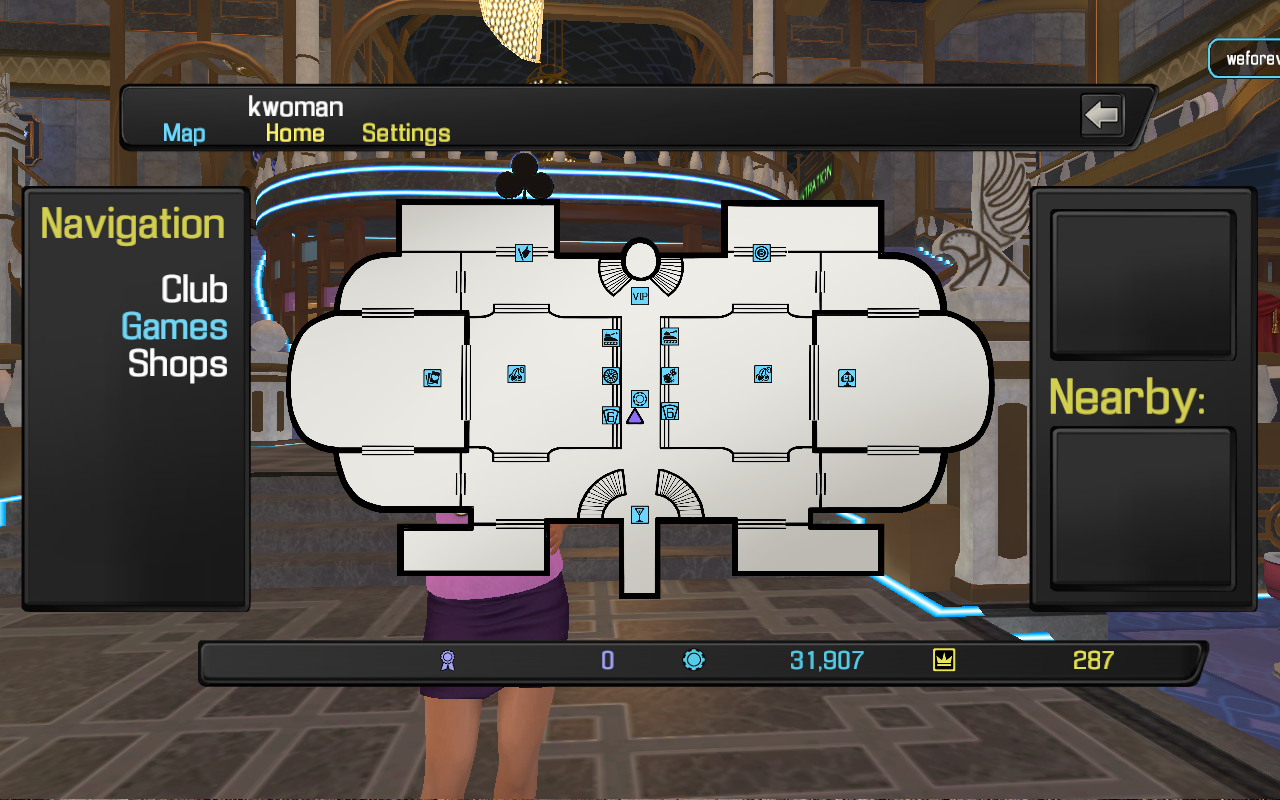This screenshot has width=1280, height=800.
Task: Open the Settings tab
Action: click(x=406, y=133)
